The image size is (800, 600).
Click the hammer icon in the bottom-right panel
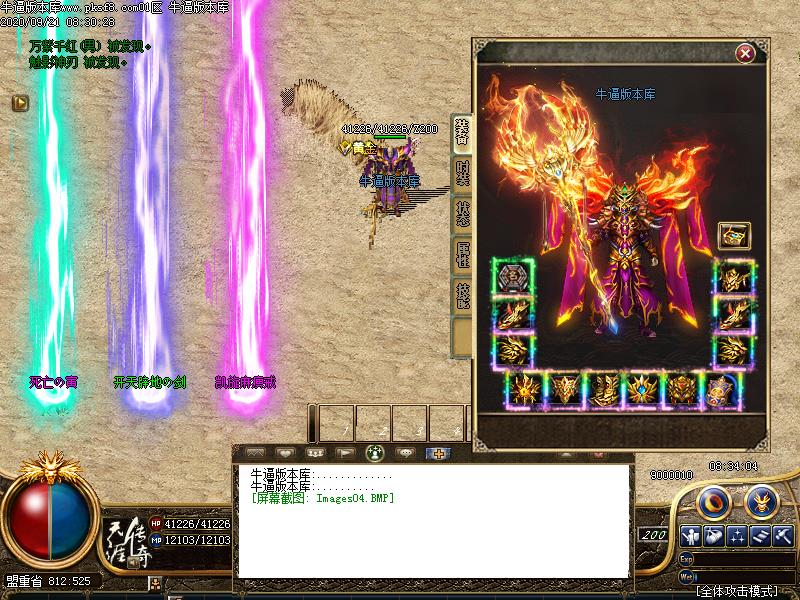pos(783,535)
